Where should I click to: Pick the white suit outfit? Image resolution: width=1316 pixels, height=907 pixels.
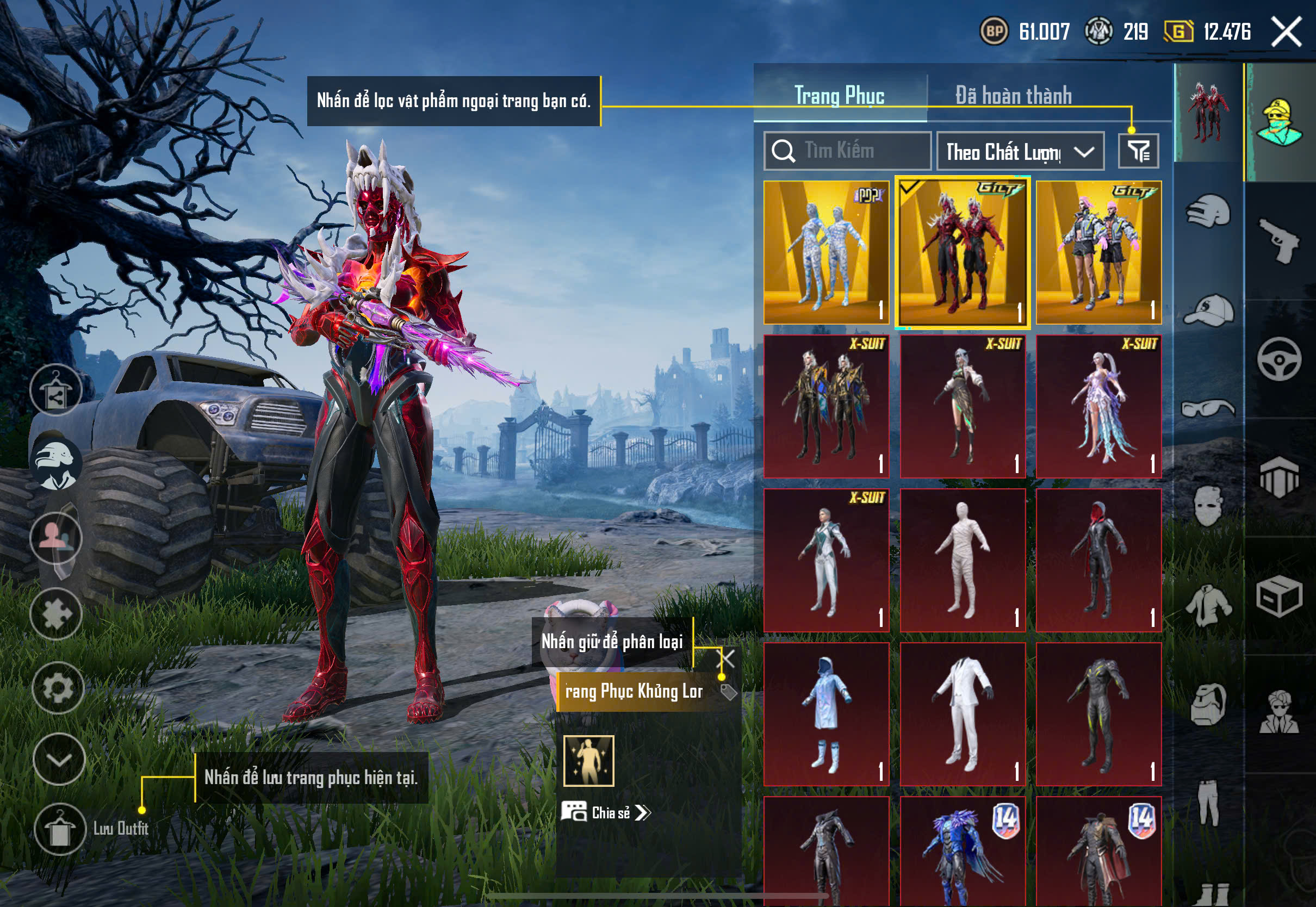tap(963, 715)
